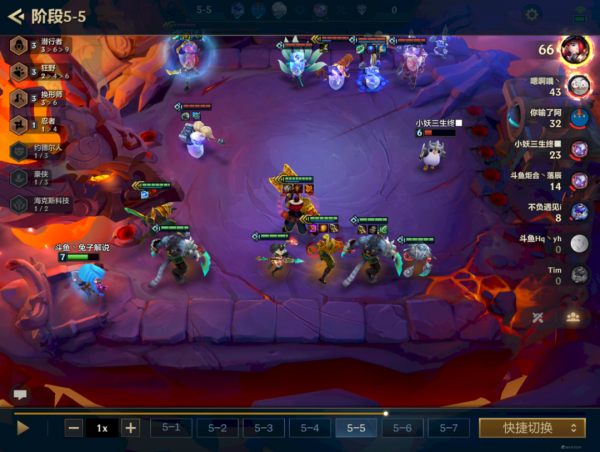The width and height of the screenshot is (600, 452).
Task: Play the replay with the triangle button
Action: point(23,427)
